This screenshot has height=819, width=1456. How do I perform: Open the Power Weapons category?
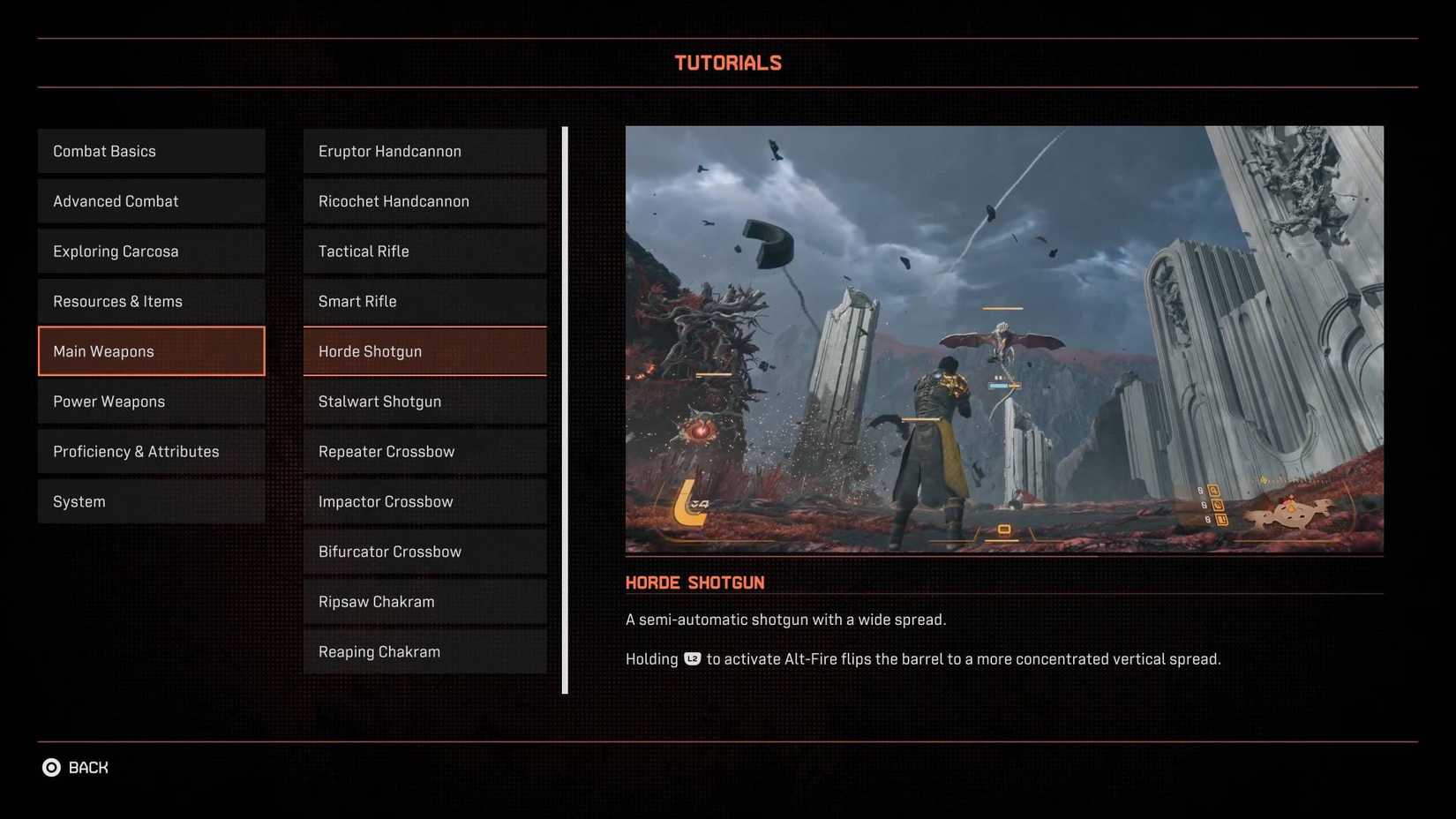150,401
